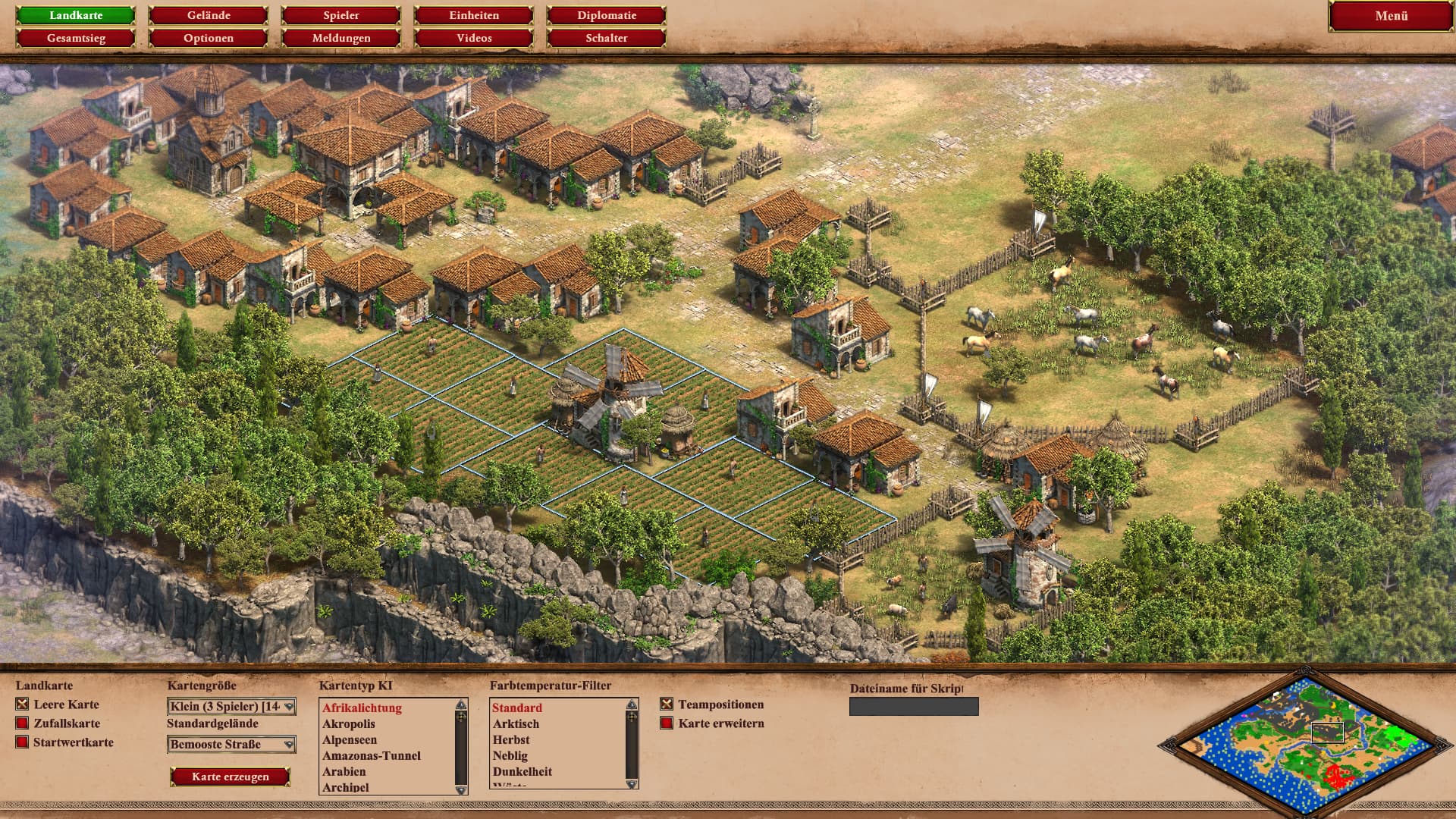Select the Einheiten tab

474,15
